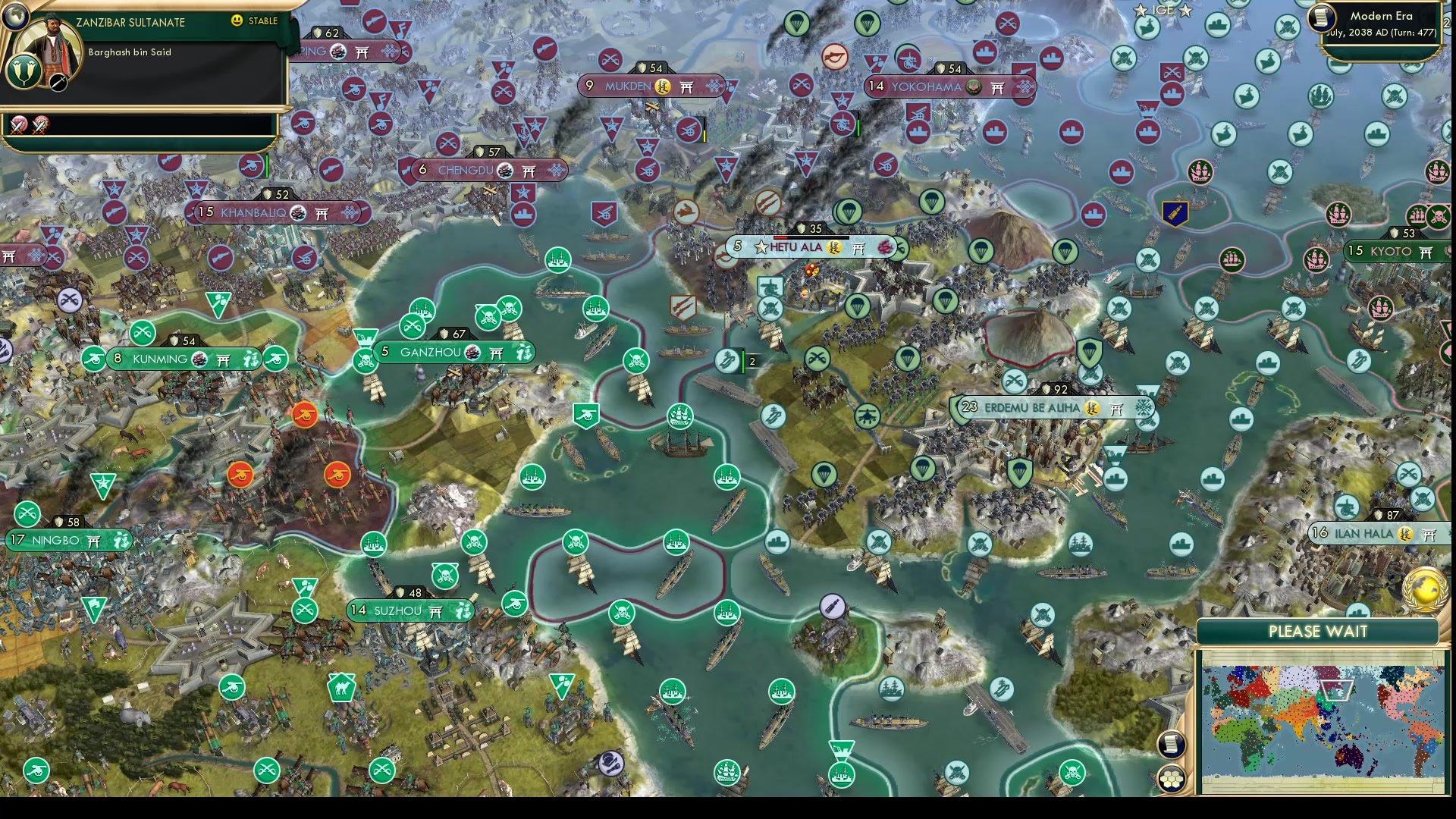Image resolution: width=1456 pixels, height=819 pixels.
Task: Click the Hetu Ala city health bar
Action: click(x=811, y=237)
